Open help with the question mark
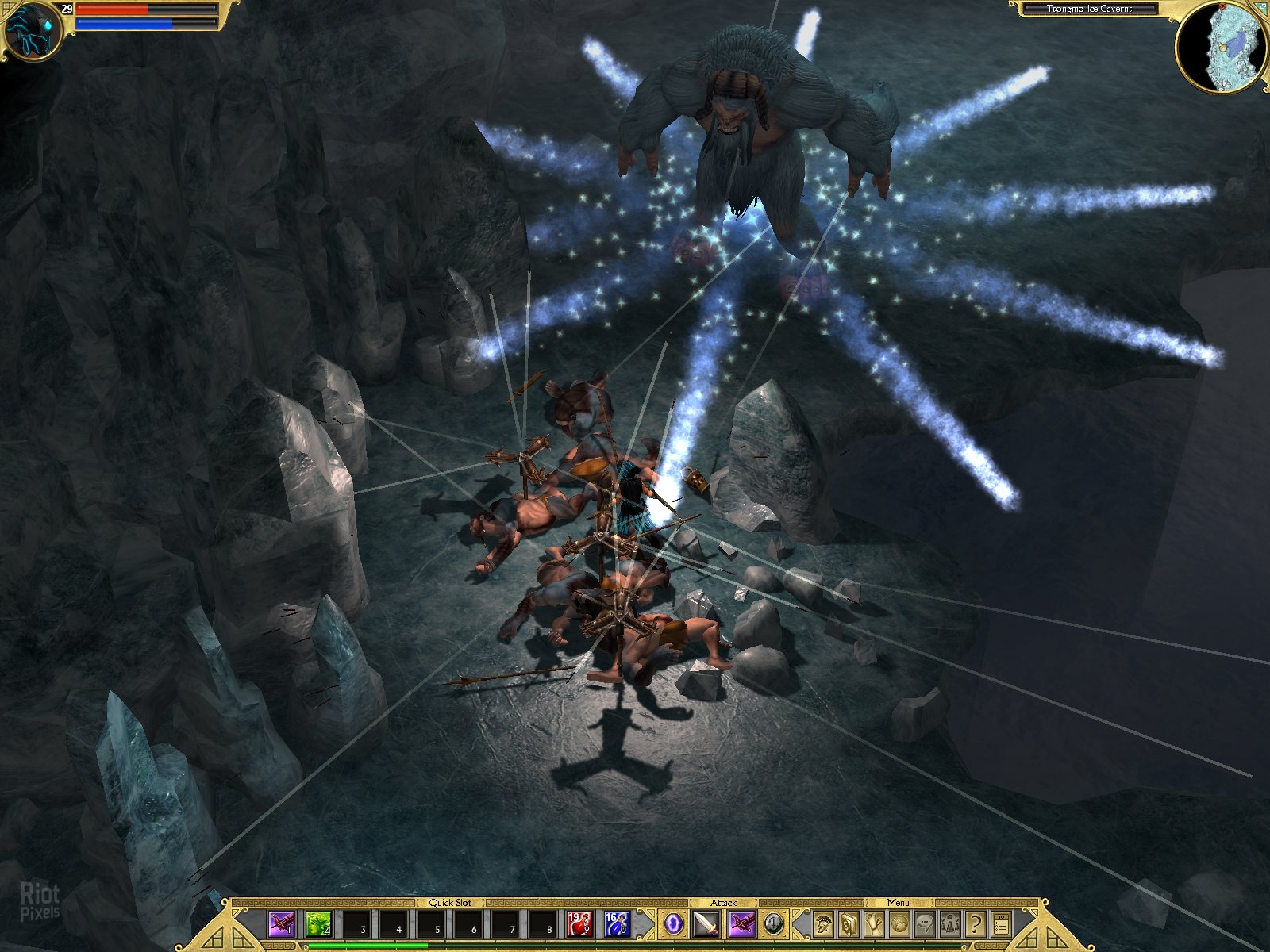This screenshot has height=952, width=1270. 976,923
